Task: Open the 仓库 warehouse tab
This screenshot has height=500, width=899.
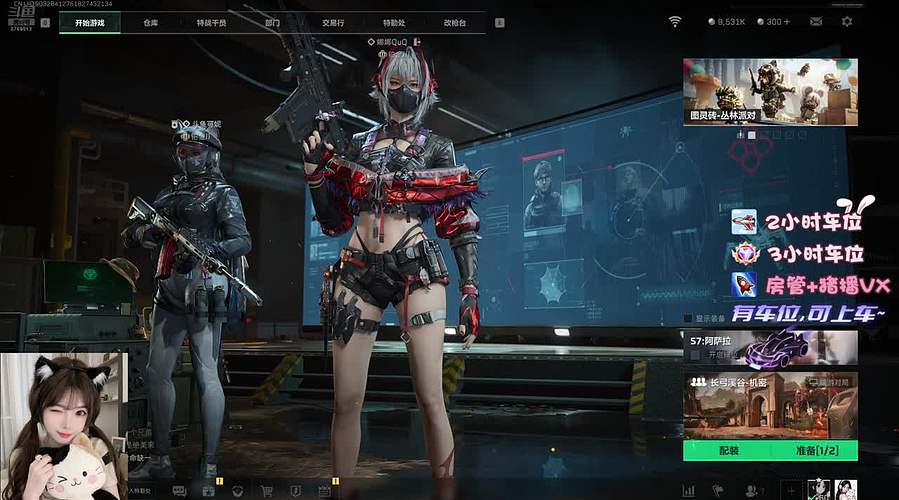Action: pyautogui.click(x=151, y=21)
